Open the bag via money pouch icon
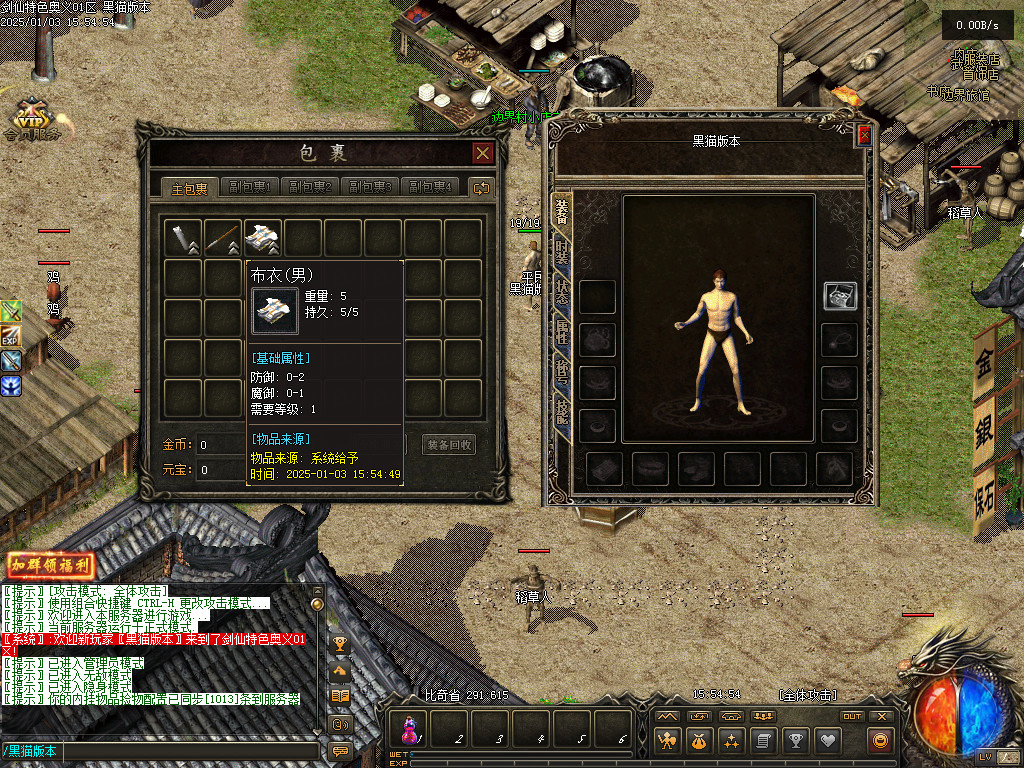Viewport: 1024px width, 768px height. 699,741
